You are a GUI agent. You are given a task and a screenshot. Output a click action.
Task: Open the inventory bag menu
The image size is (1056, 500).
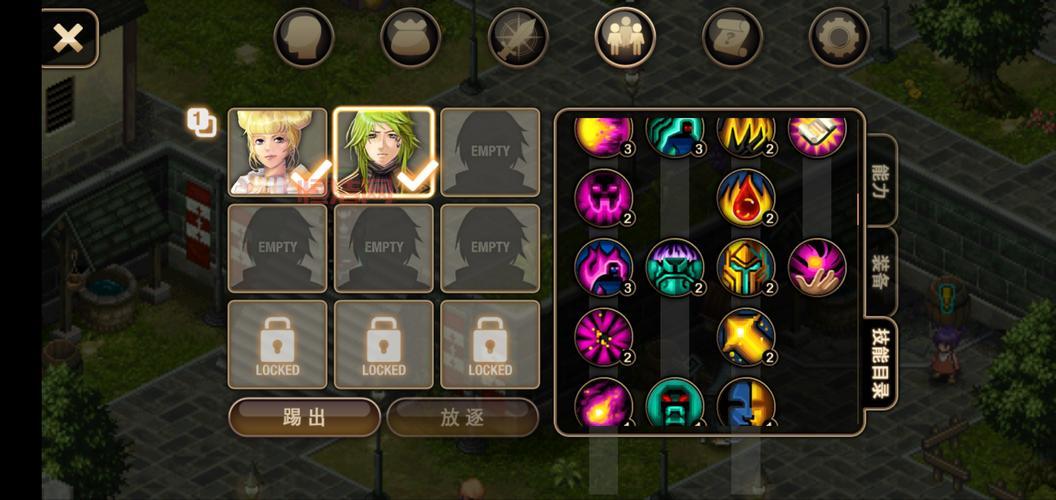point(410,38)
